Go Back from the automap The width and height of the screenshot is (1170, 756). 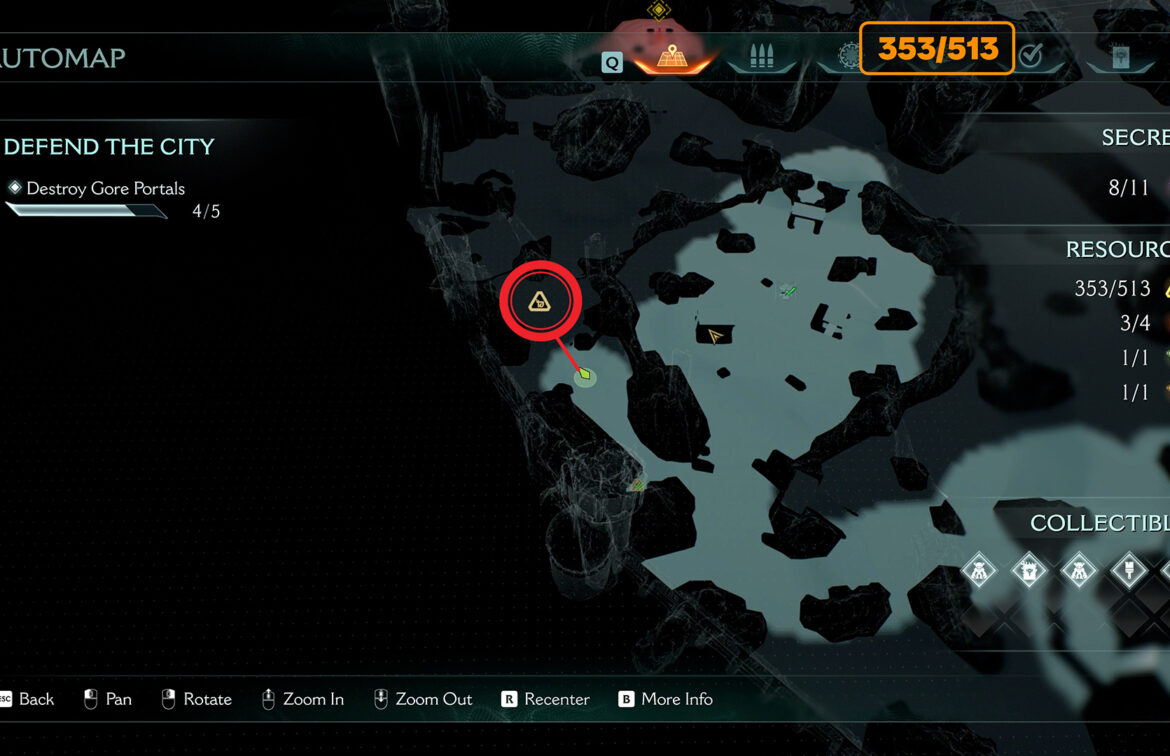(x=27, y=699)
